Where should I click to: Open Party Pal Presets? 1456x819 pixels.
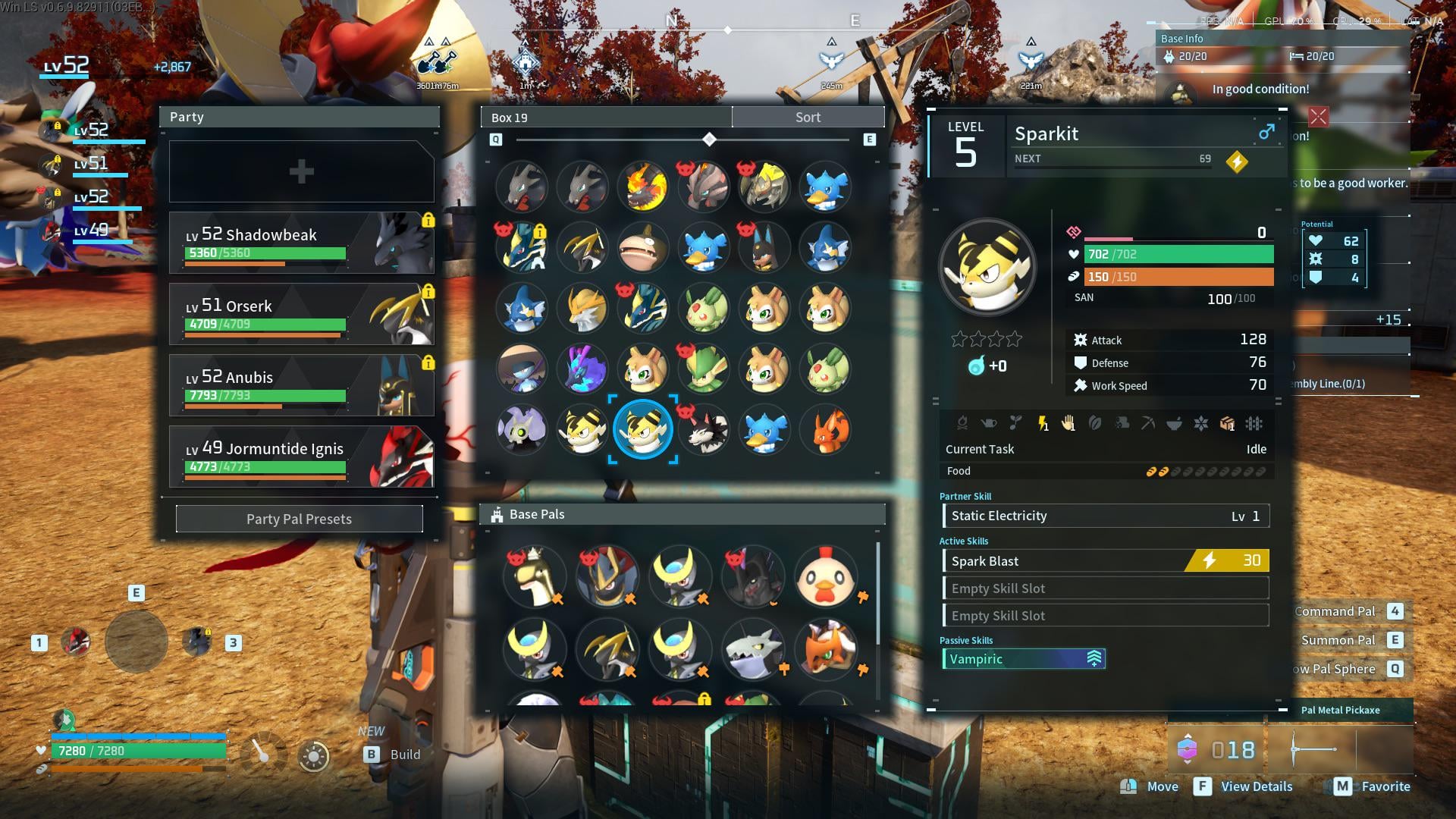(x=299, y=519)
